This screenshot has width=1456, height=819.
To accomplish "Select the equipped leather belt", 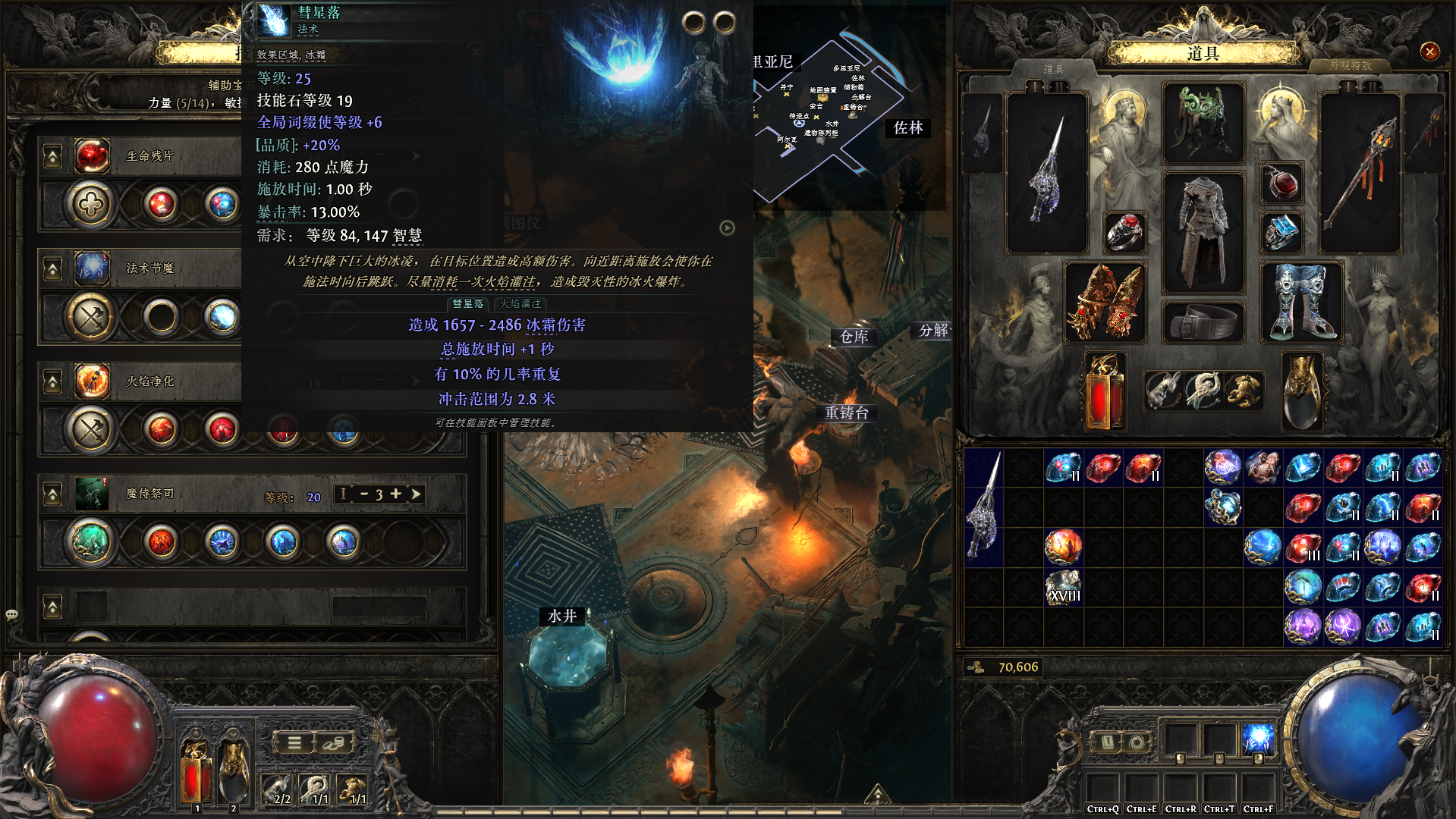I will click(x=1203, y=322).
